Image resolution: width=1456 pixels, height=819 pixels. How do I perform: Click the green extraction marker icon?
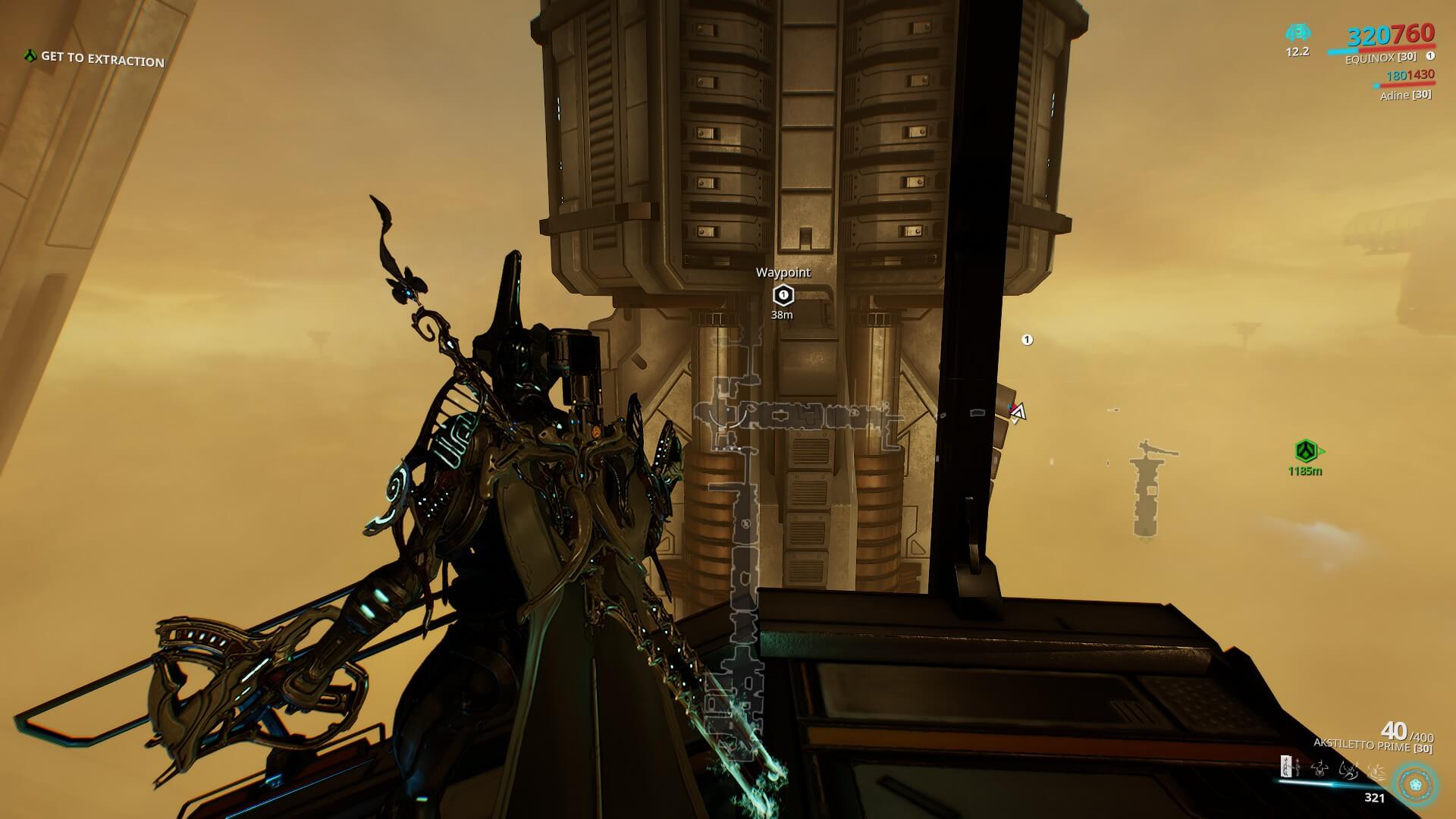(x=1304, y=451)
